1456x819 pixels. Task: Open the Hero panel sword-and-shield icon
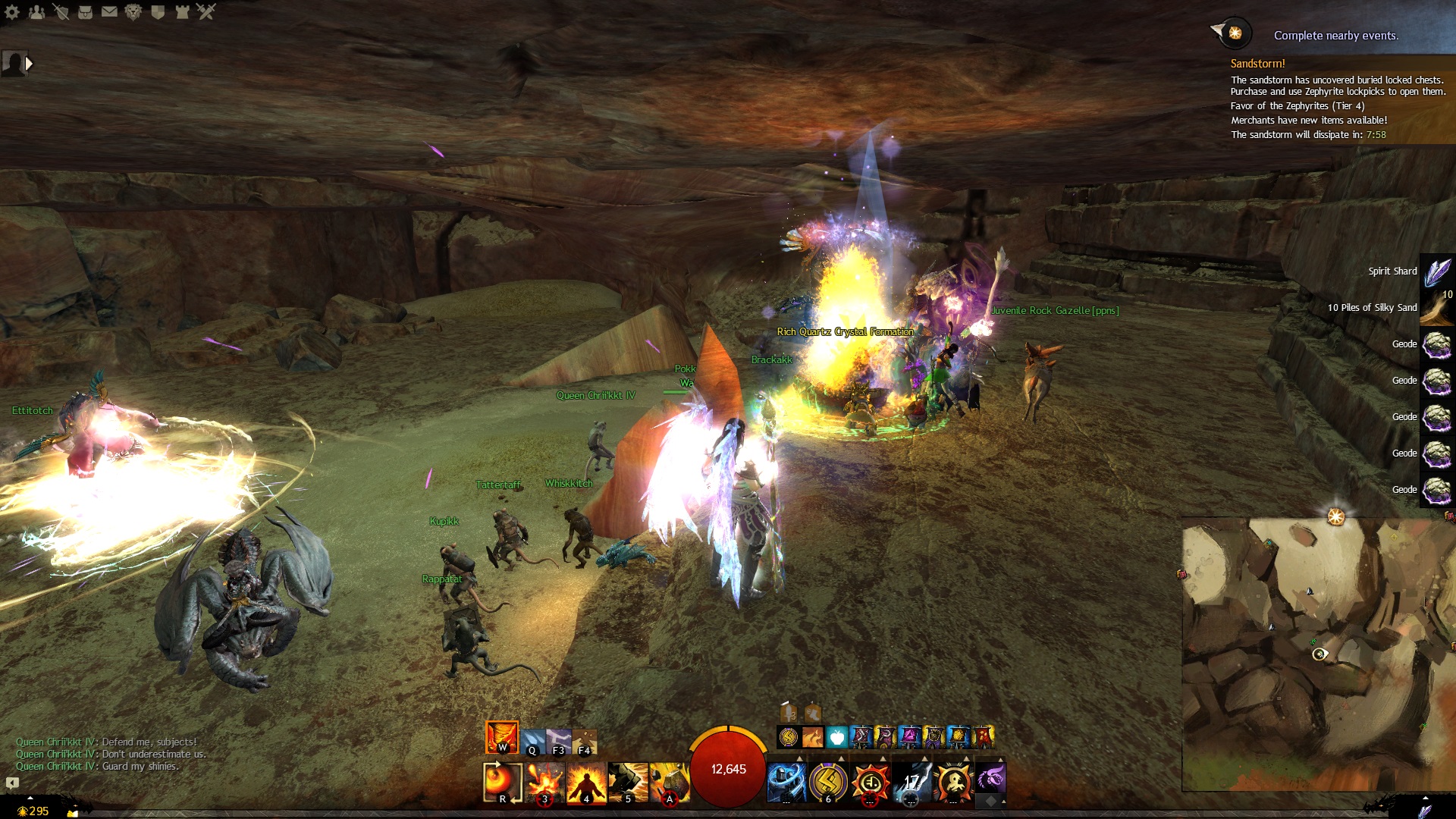tap(61, 11)
